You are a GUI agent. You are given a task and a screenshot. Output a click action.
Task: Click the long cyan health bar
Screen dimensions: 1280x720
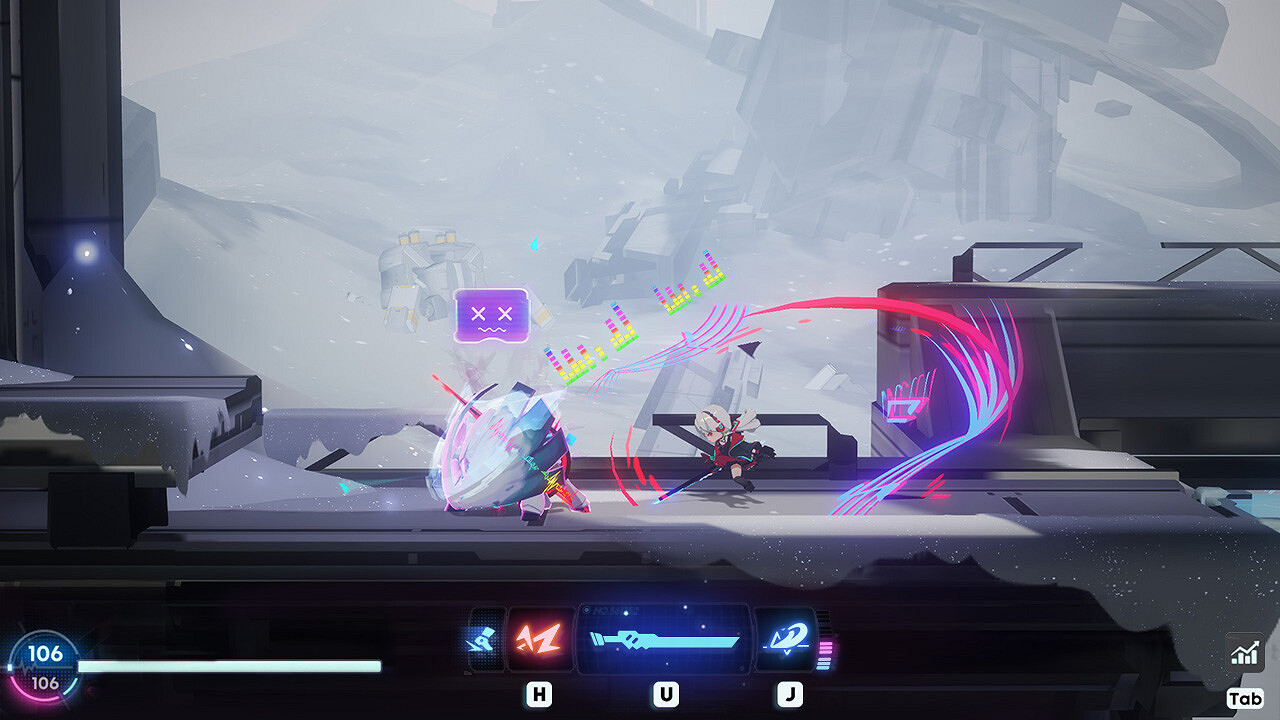[230, 664]
